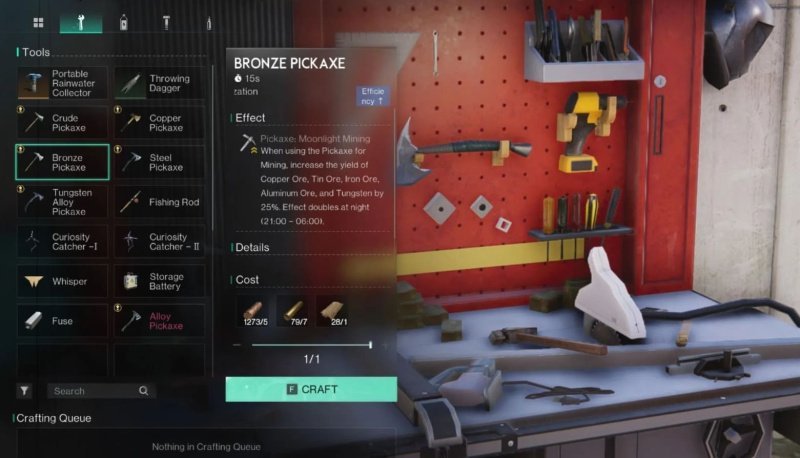
Task: Choose the Throwing Dagger recipe
Action: coord(159,84)
